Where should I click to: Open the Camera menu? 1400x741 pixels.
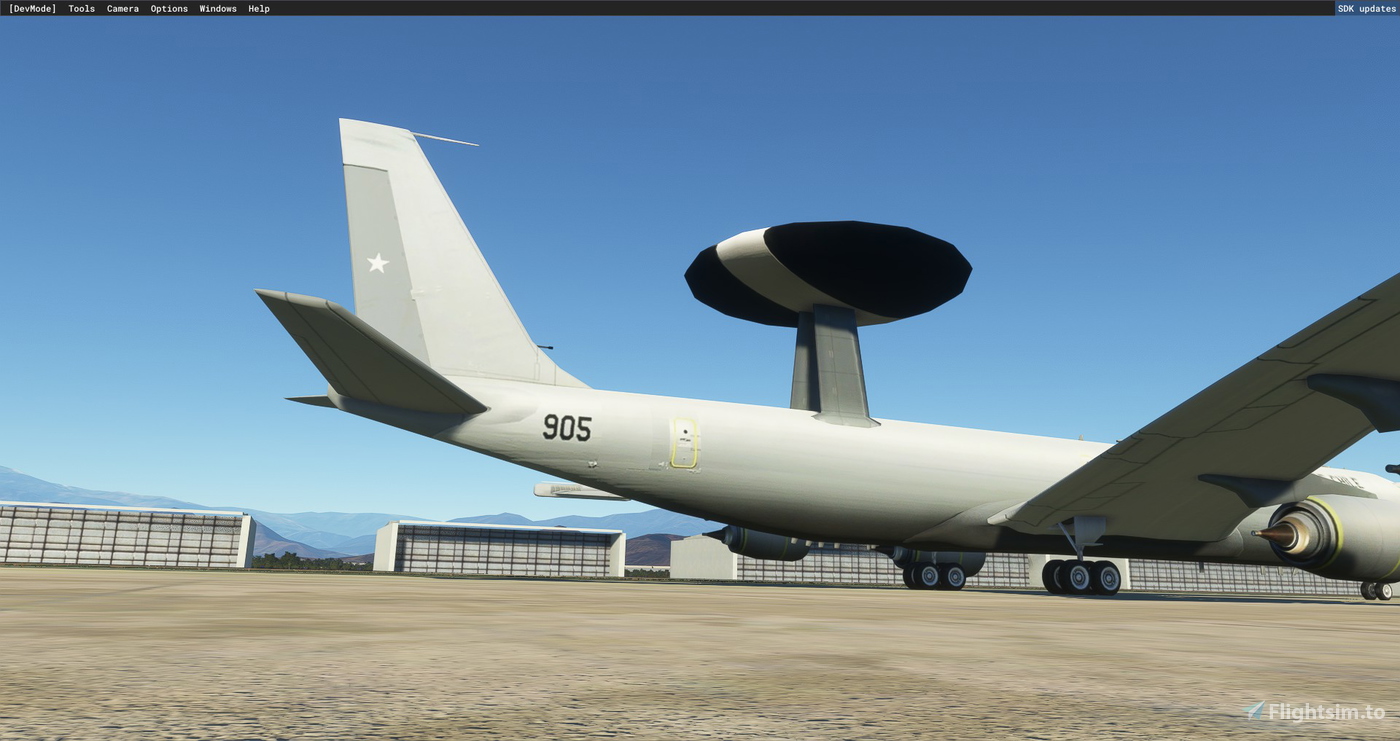122,8
